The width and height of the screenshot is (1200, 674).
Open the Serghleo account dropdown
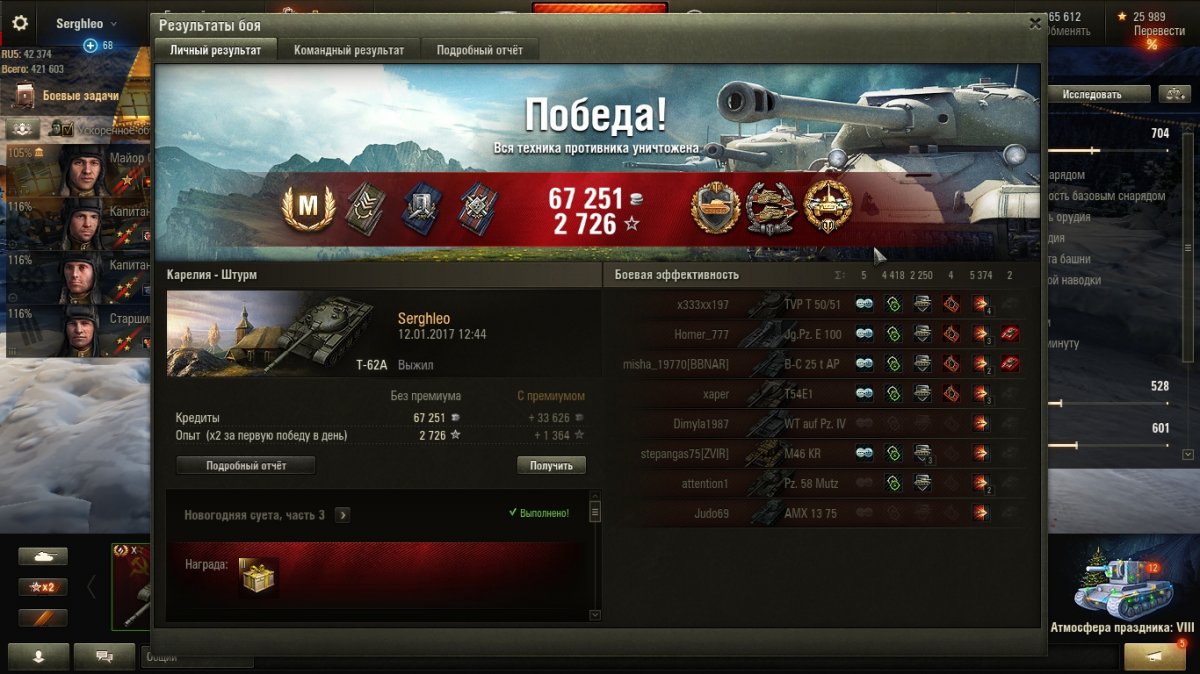click(x=86, y=23)
